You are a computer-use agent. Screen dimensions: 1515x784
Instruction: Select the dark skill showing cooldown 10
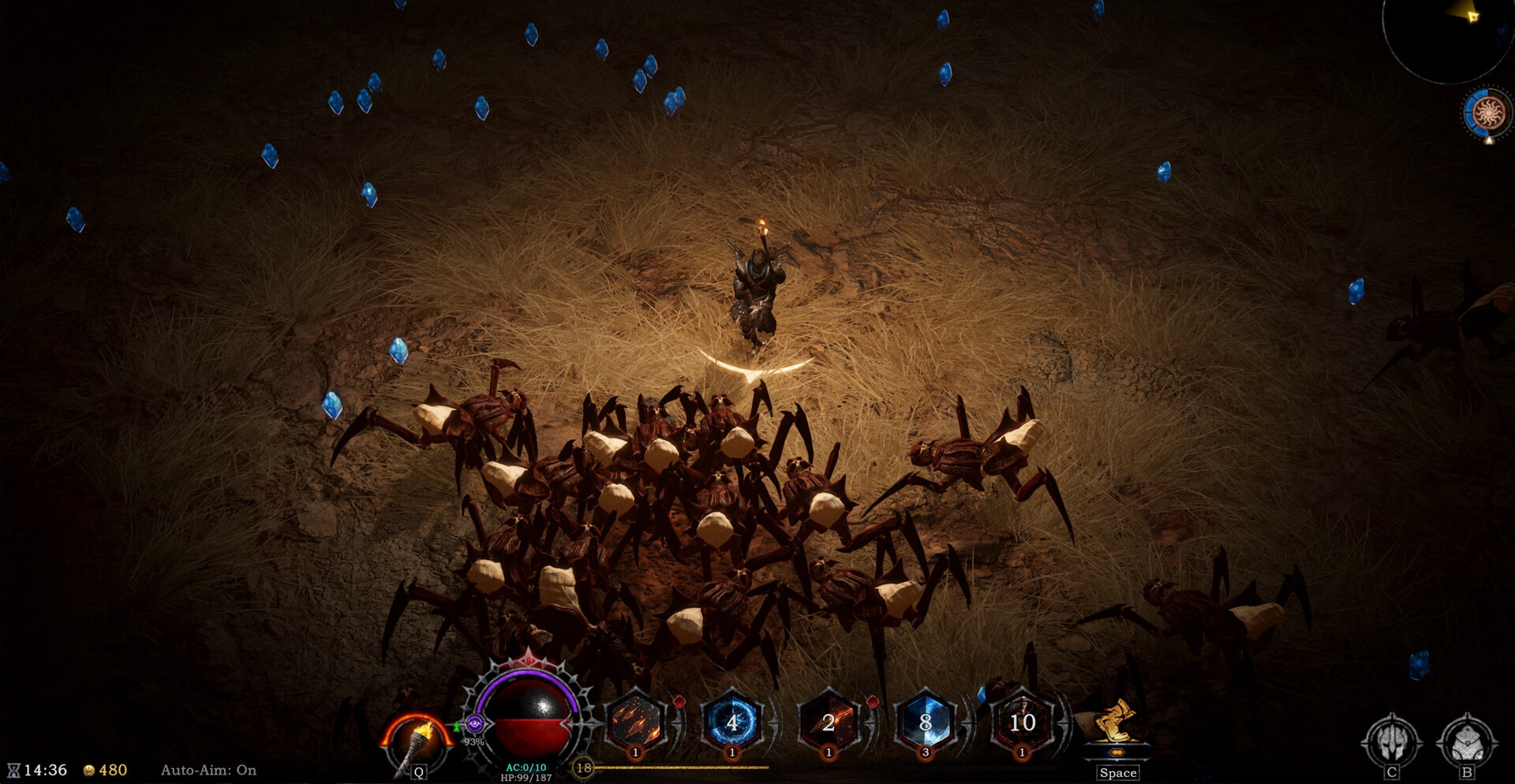1022,722
